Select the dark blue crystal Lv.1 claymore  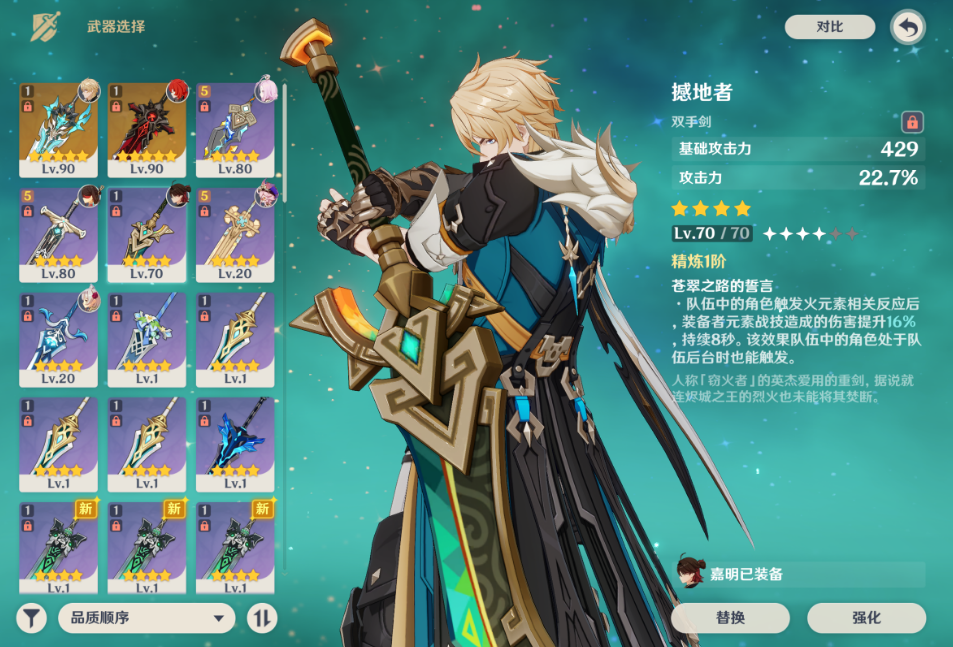(x=235, y=443)
